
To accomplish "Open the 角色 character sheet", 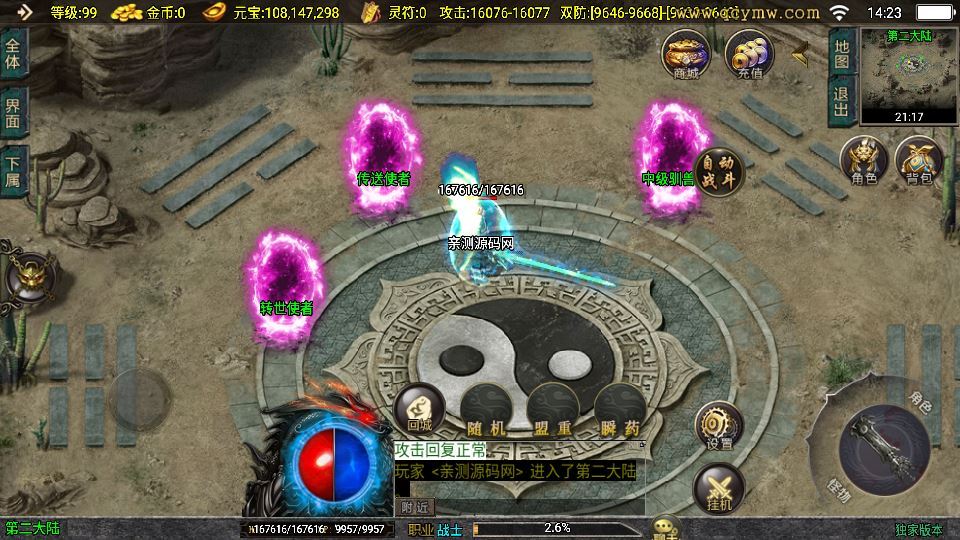I will pyautogui.click(x=863, y=160).
